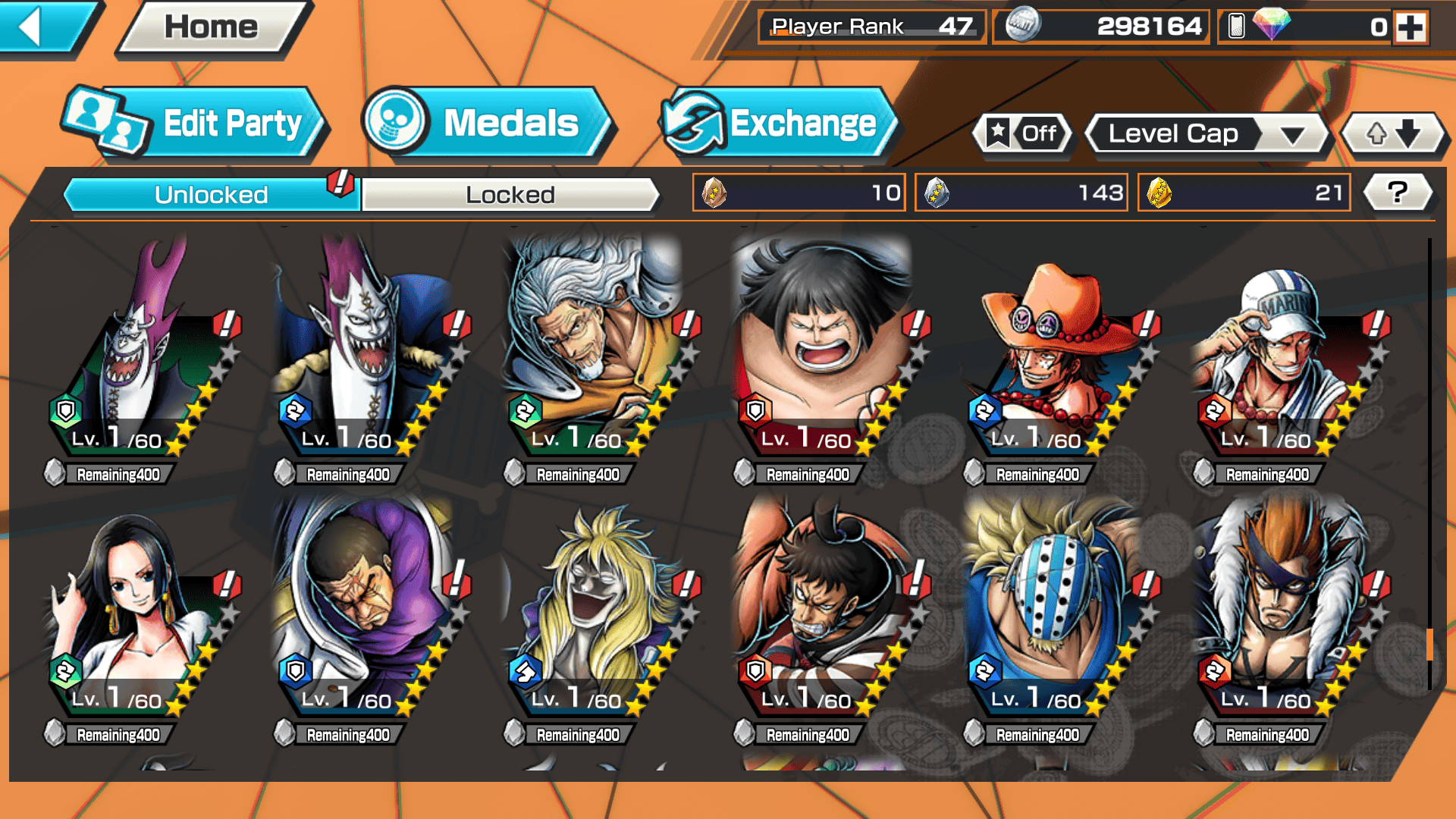
Task: Select the Unlocked characters tab
Action: 211,195
